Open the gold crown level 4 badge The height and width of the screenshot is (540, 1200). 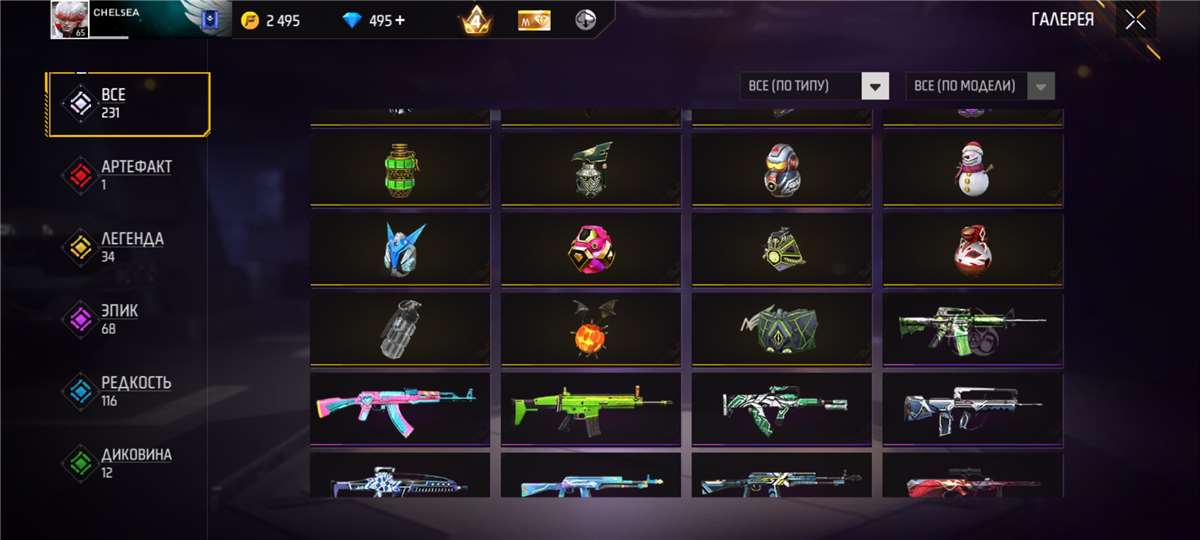(x=476, y=20)
